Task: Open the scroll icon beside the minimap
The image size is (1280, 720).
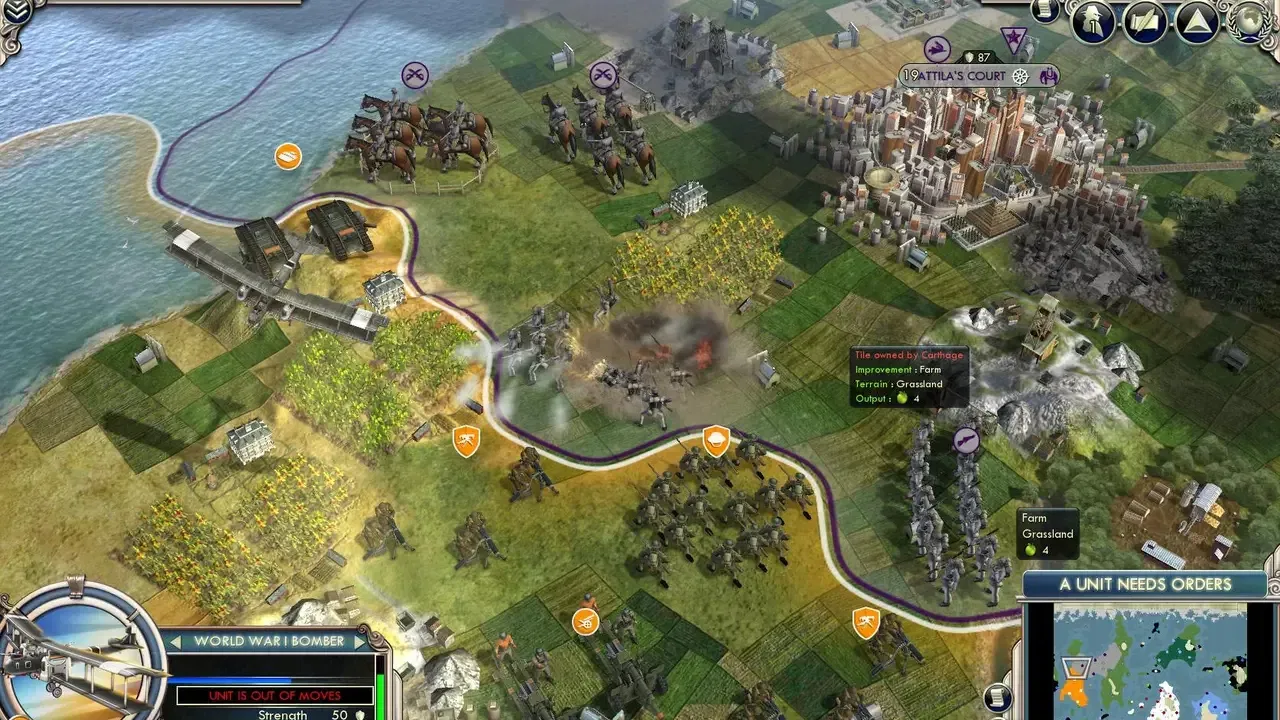Action: click(x=998, y=697)
